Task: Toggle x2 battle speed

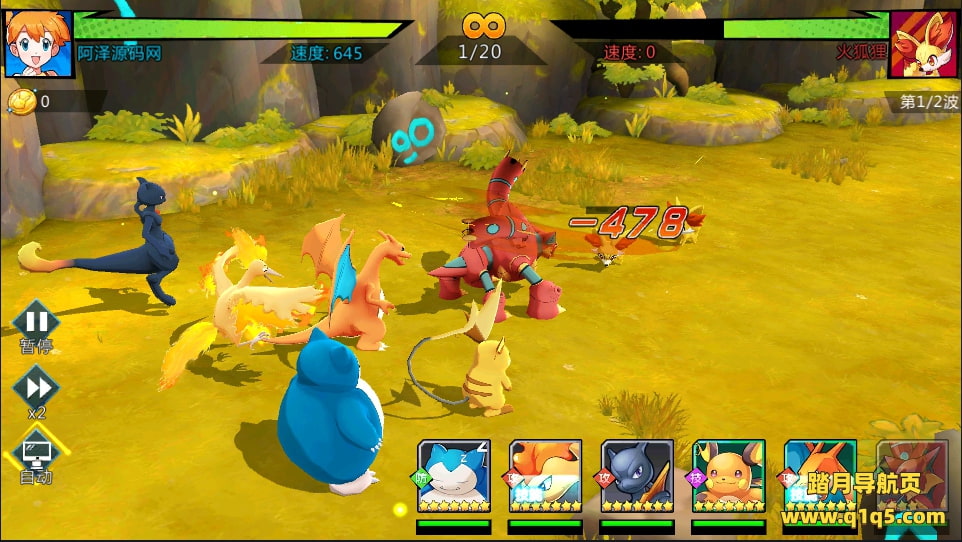Action: pyautogui.click(x=36, y=388)
